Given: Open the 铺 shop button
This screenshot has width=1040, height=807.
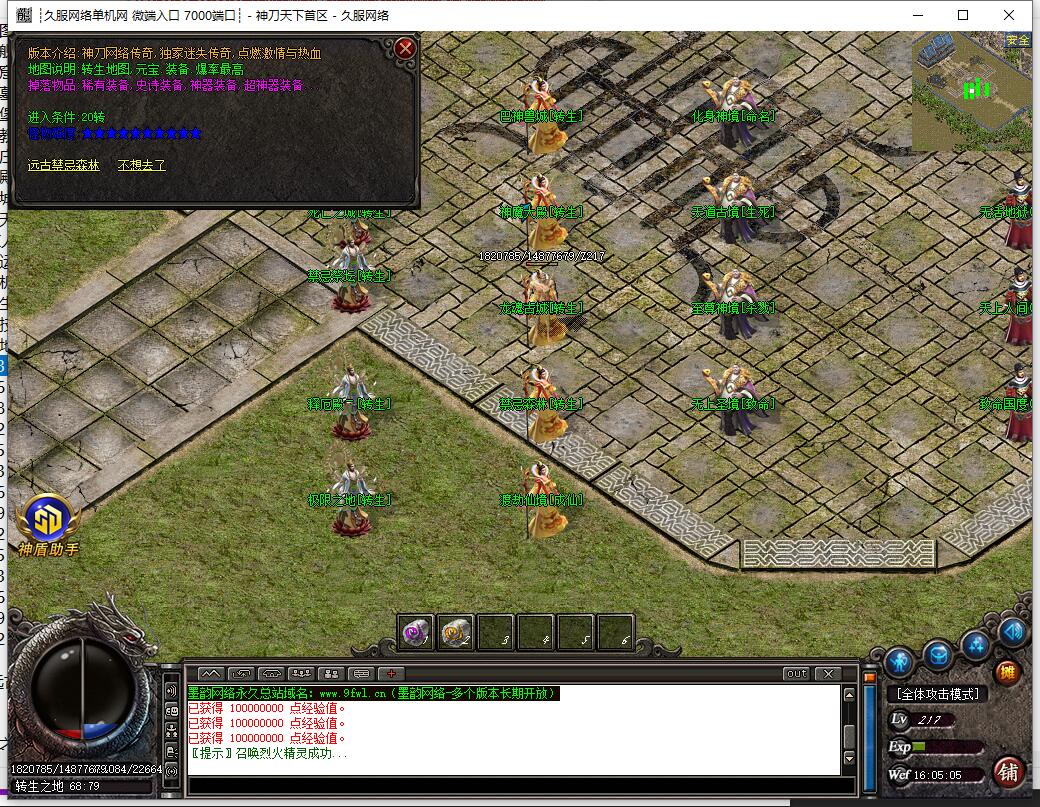Looking at the screenshot, I should point(1008,772).
